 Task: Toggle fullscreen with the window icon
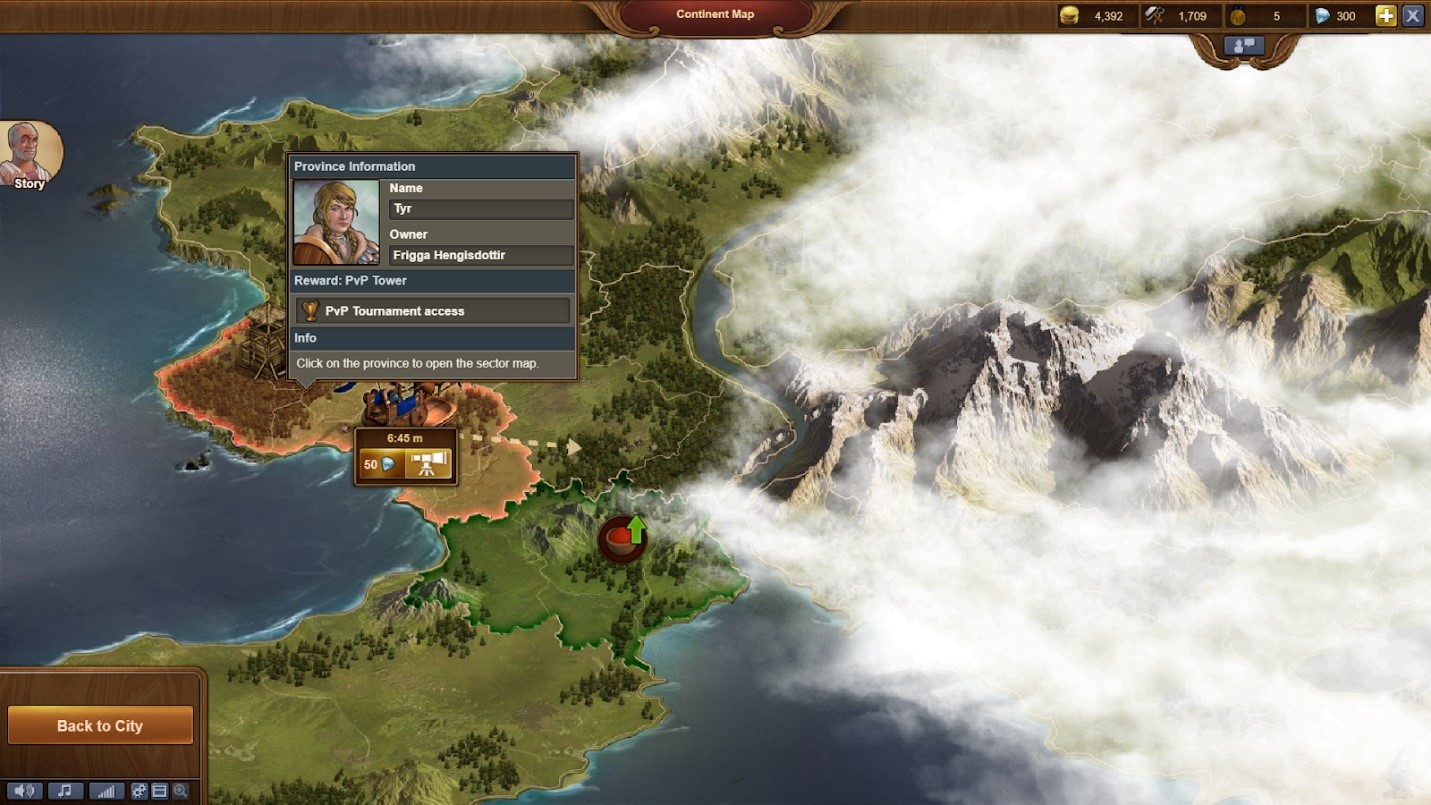159,791
